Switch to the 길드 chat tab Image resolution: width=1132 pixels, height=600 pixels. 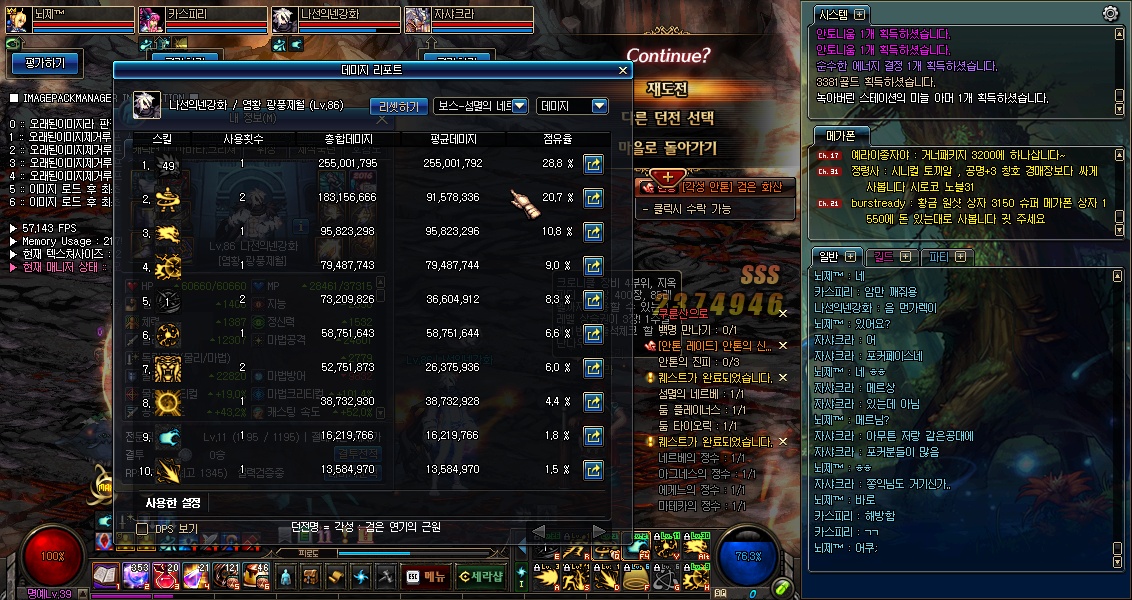(x=885, y=257)
